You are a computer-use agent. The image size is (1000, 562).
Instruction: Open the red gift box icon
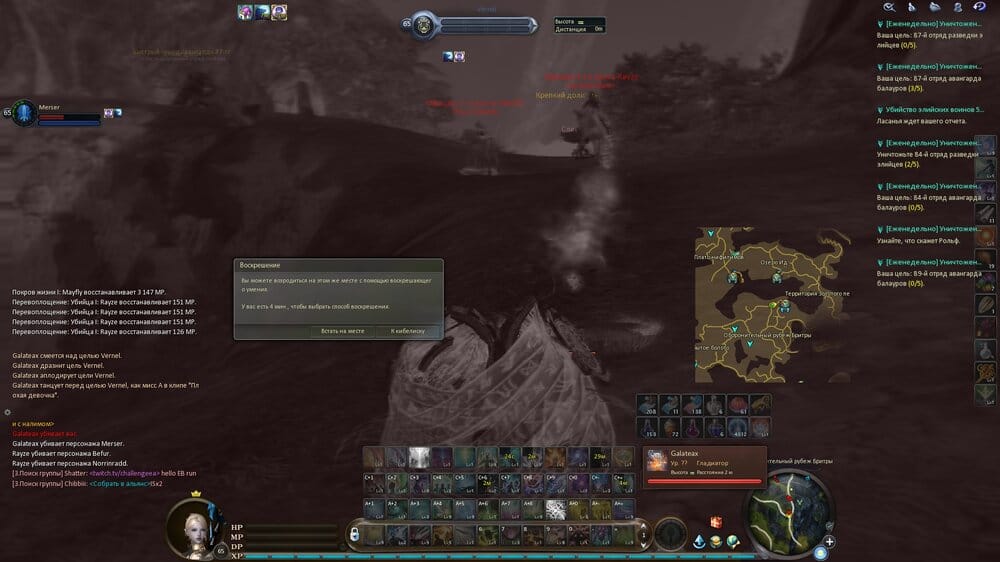pyautogui.click(x=716, y=522)
